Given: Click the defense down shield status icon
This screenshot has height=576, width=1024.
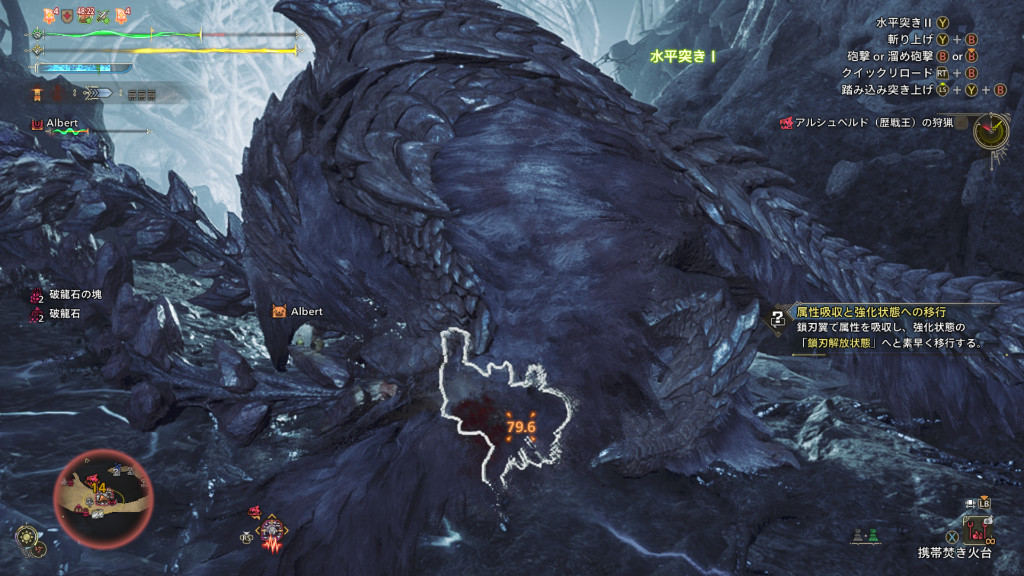Looking at the screenshot, I should pos(67,15).
